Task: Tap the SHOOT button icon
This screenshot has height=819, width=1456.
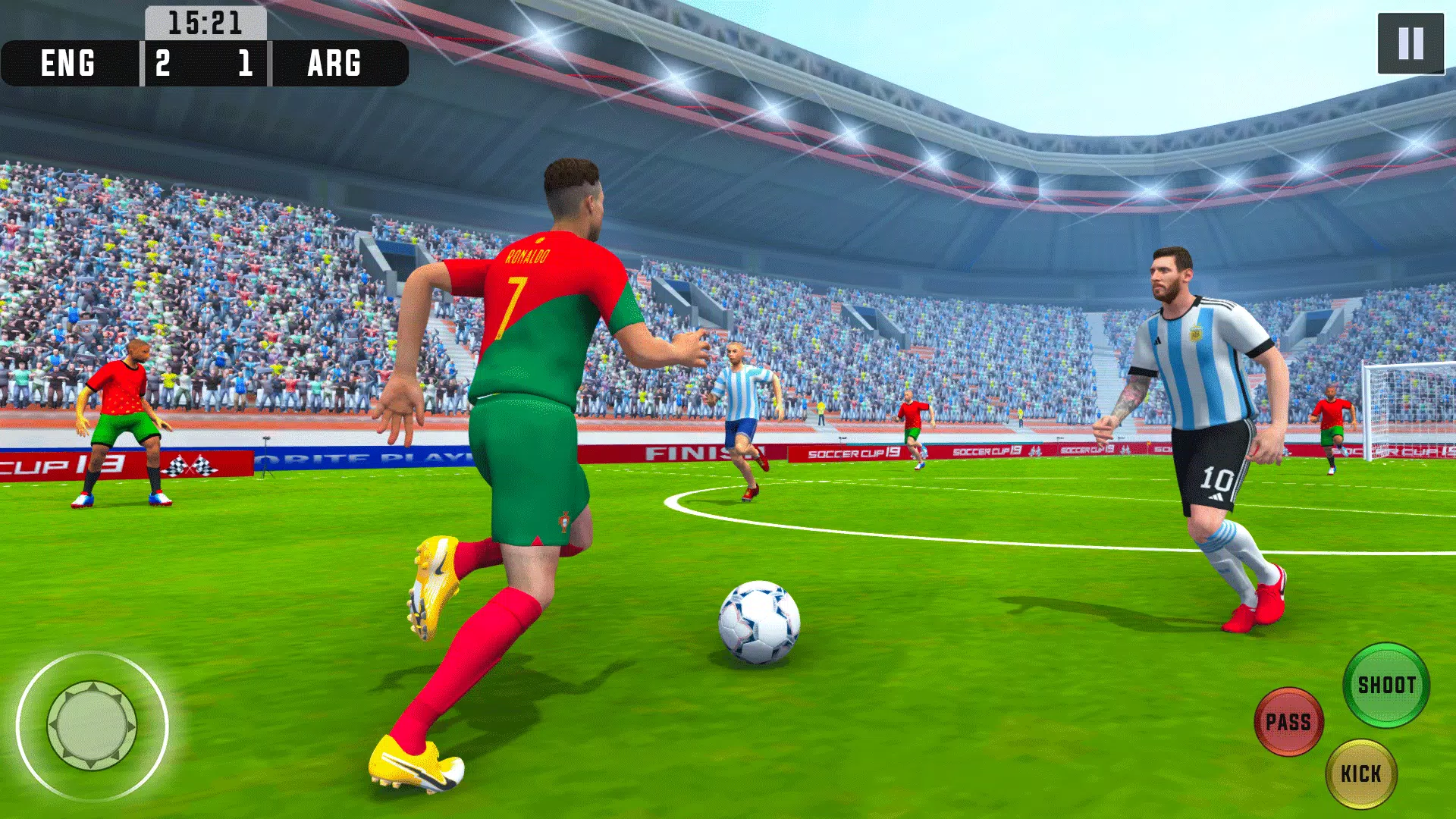Action: [x=1387, y=684]
